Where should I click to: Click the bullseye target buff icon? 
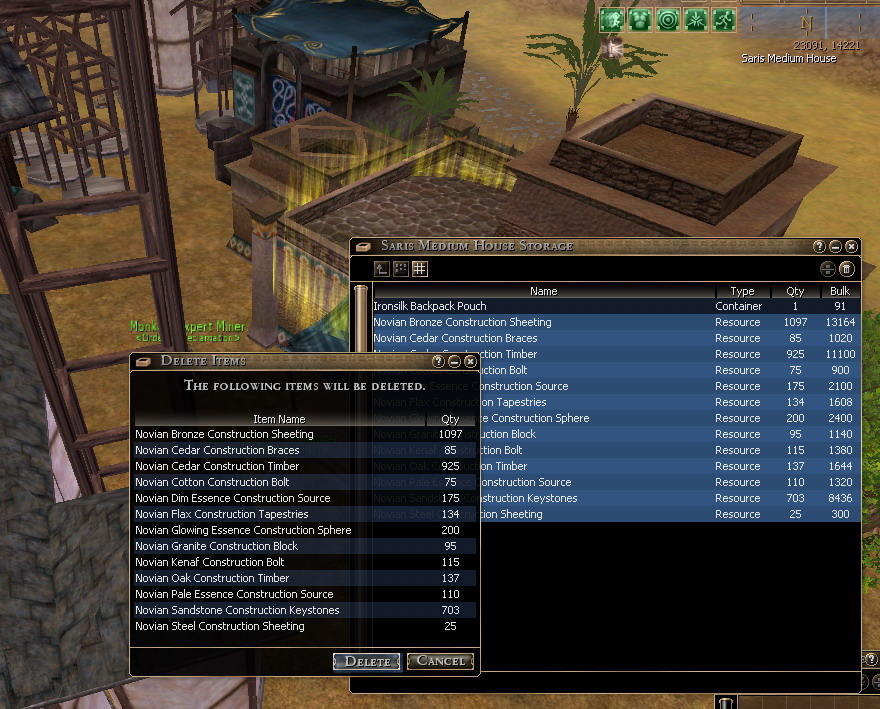pyautogui.click(x=667, y=20)
